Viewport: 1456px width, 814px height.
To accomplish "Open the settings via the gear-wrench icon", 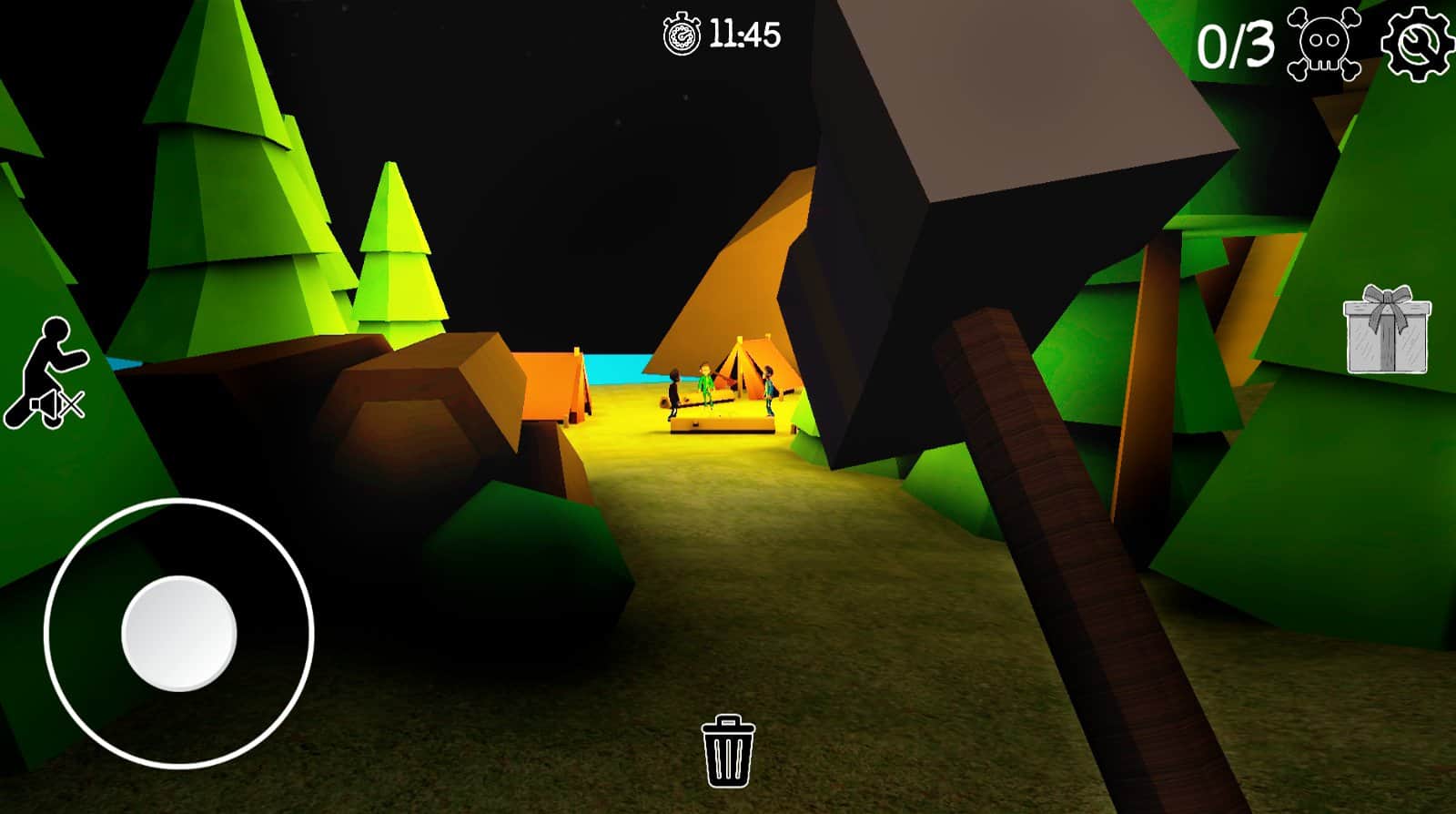I will pyautogui.click(x=1416, y=42).
